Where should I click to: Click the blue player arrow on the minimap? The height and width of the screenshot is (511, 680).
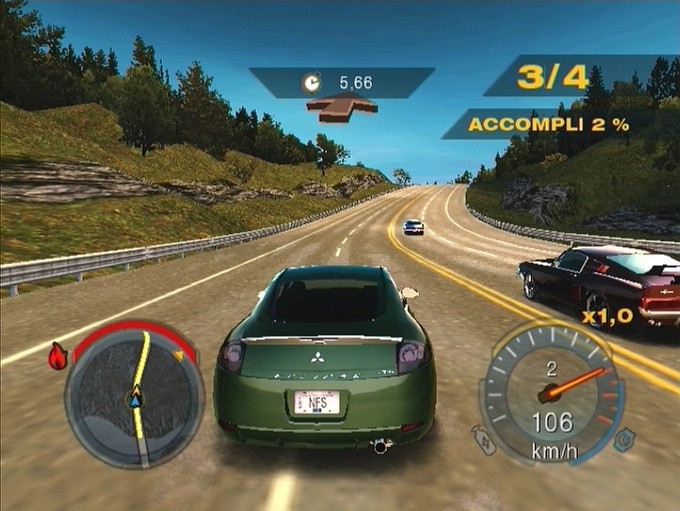pyautogui.click(x=134, y=401)
